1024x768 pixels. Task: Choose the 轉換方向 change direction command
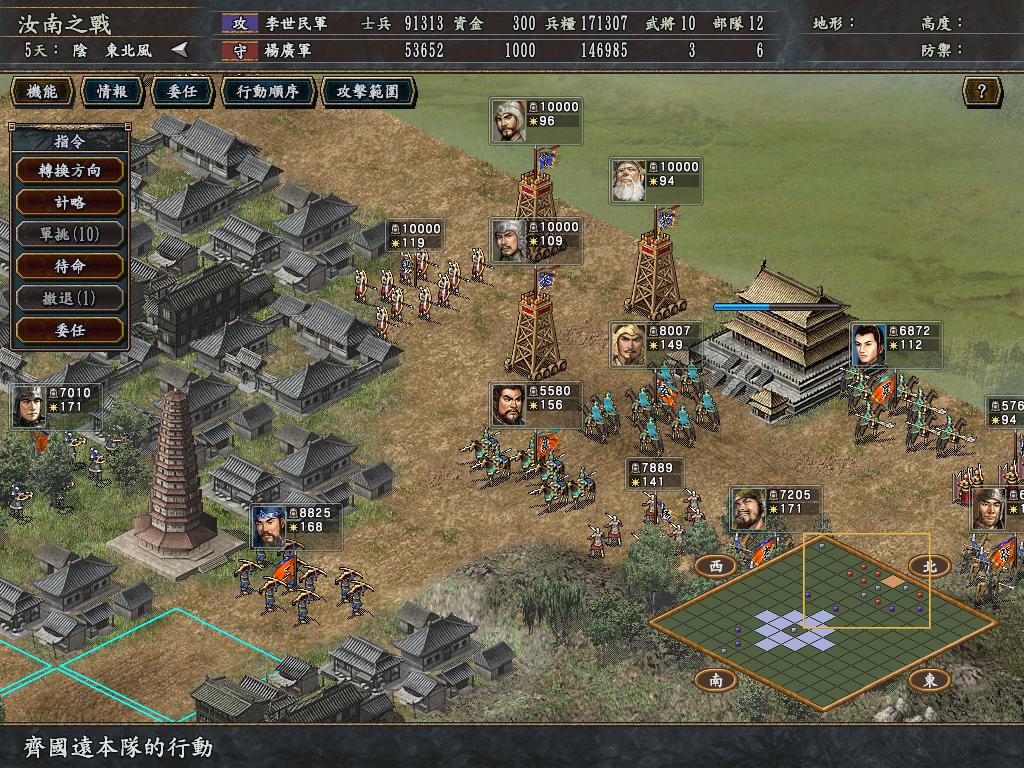tap(70, 170)
